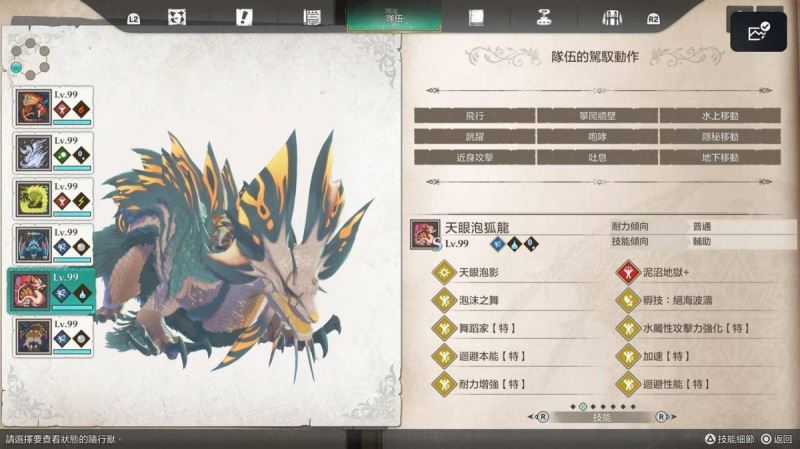800x449 pixels.
Task: Choose the bottom party monster slot
Action: (53, 336)
